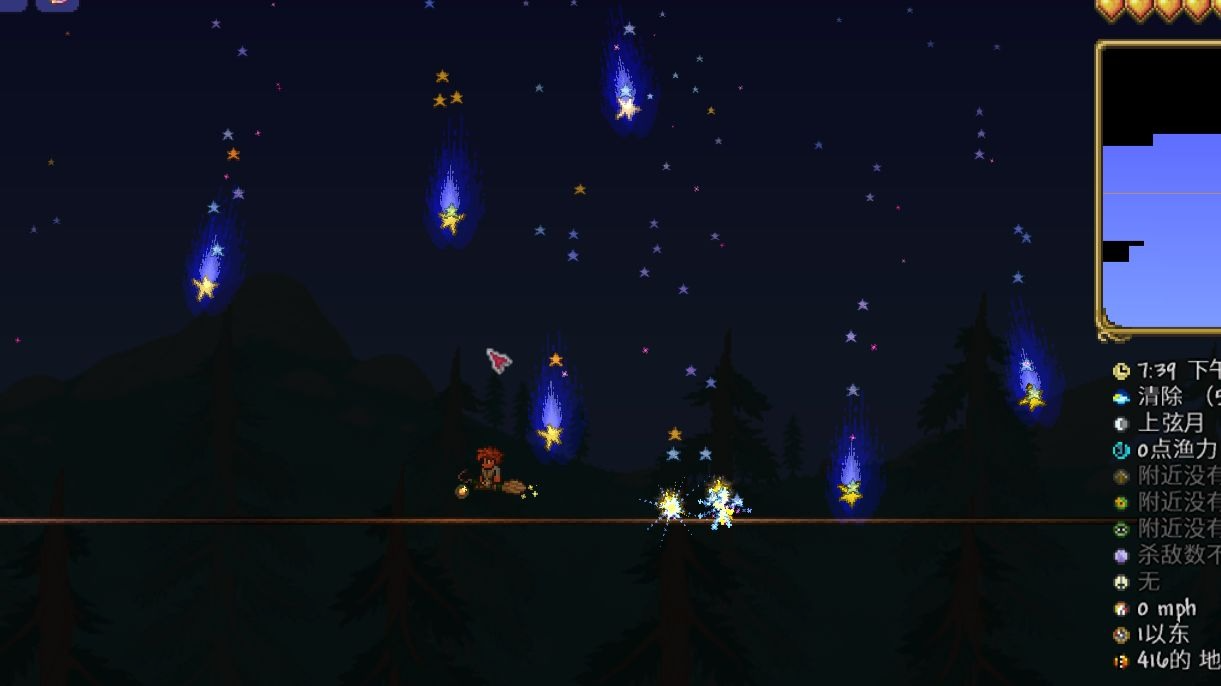Click the gold-framed minimap
This screenshot has height=686, width=1221.
click(x=1162, y=190)
